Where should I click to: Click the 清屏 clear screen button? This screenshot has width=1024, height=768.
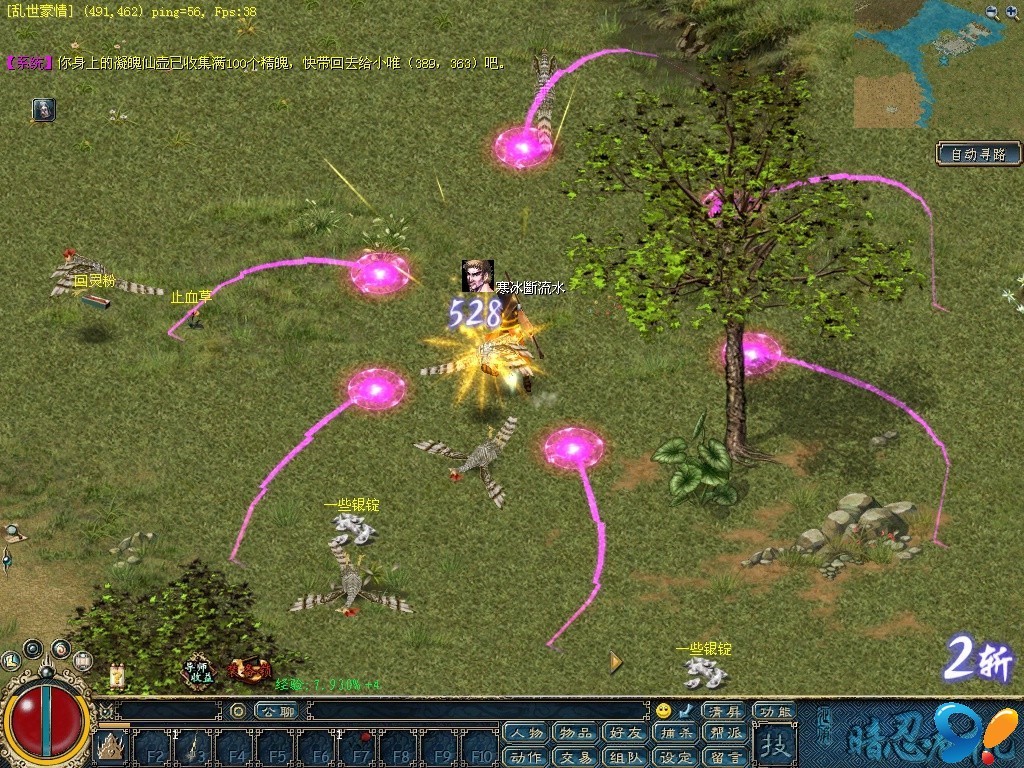click(724, 711)
